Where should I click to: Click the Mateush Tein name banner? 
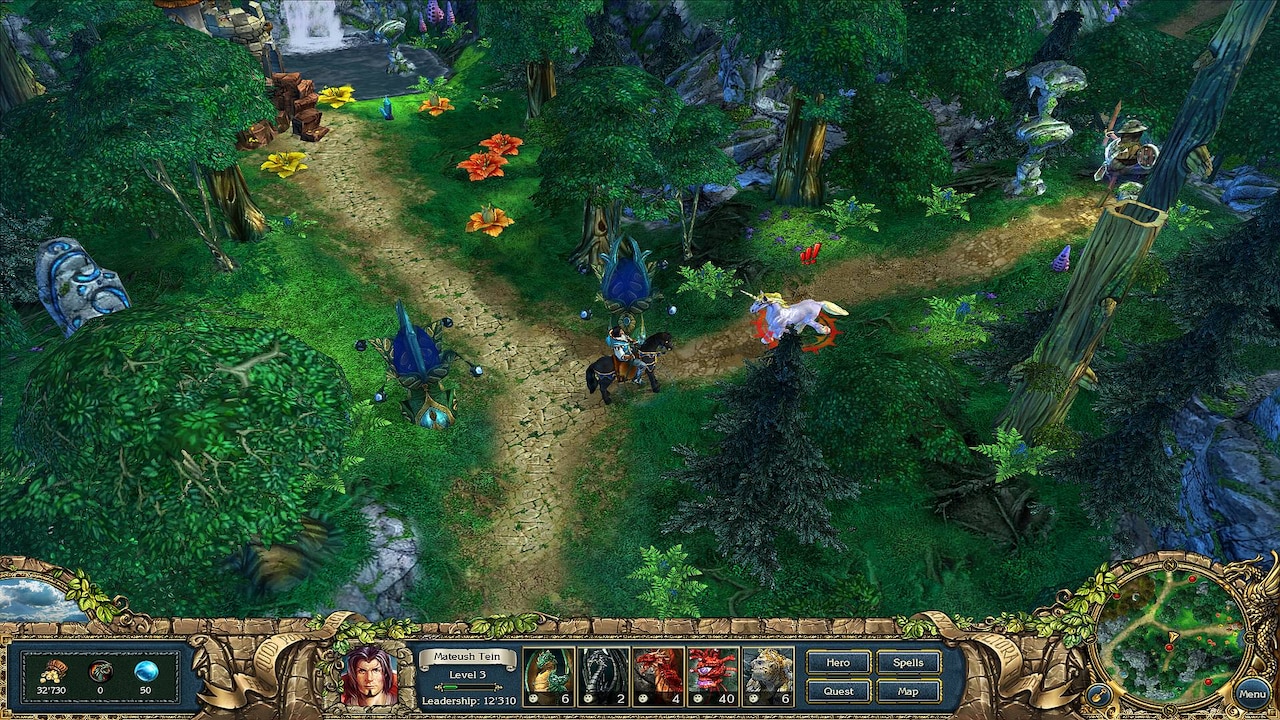[x=468, y=656]
